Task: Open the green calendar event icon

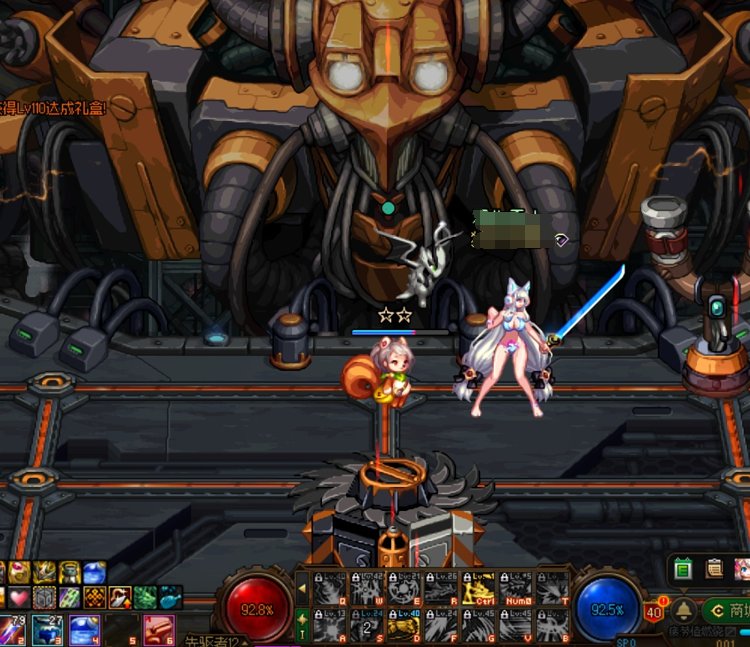Action: [684, 569]
